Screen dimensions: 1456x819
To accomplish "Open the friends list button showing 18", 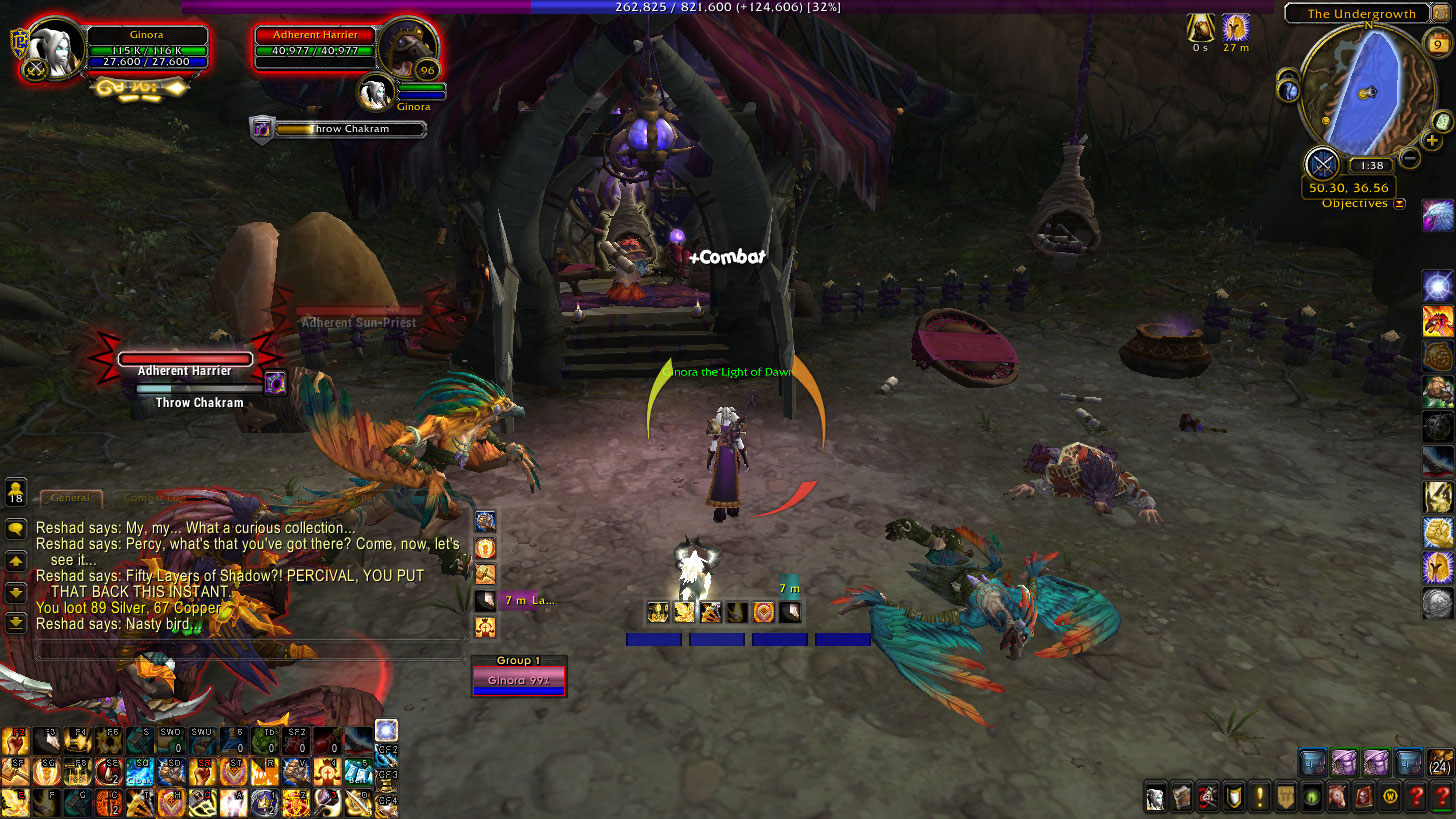I will pos(16,493).
